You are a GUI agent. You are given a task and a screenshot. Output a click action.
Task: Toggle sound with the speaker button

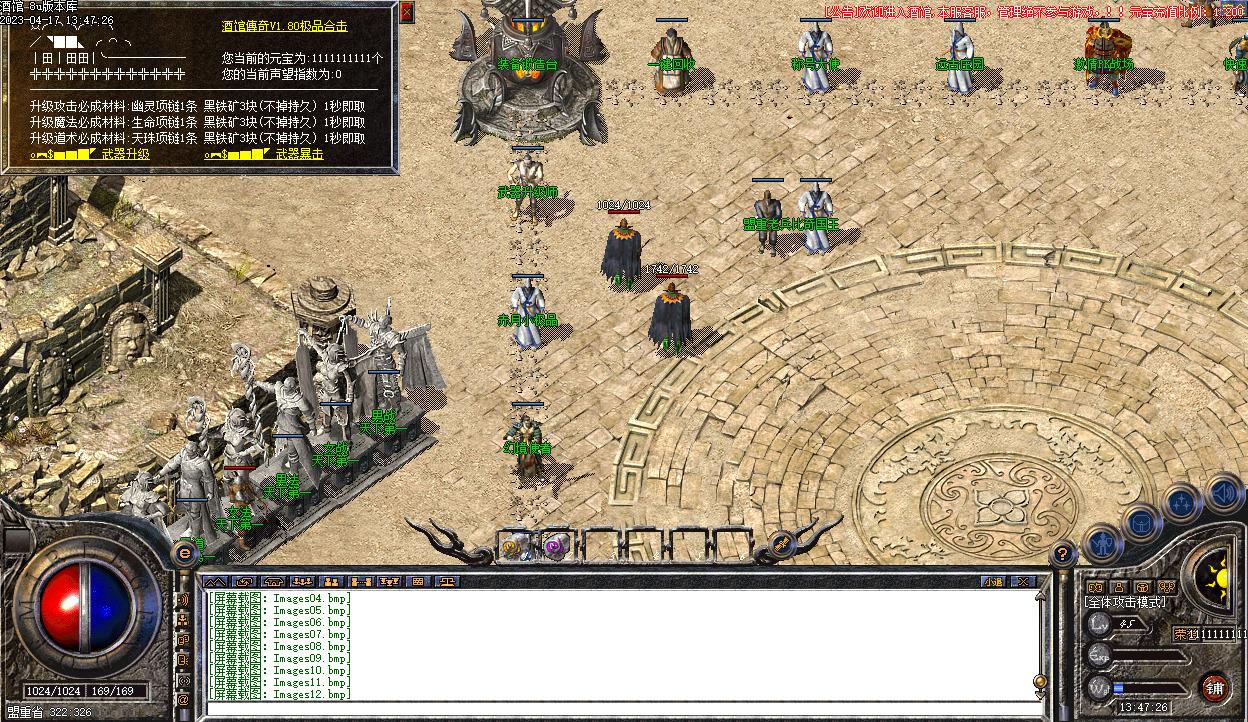click(1223, 492)
